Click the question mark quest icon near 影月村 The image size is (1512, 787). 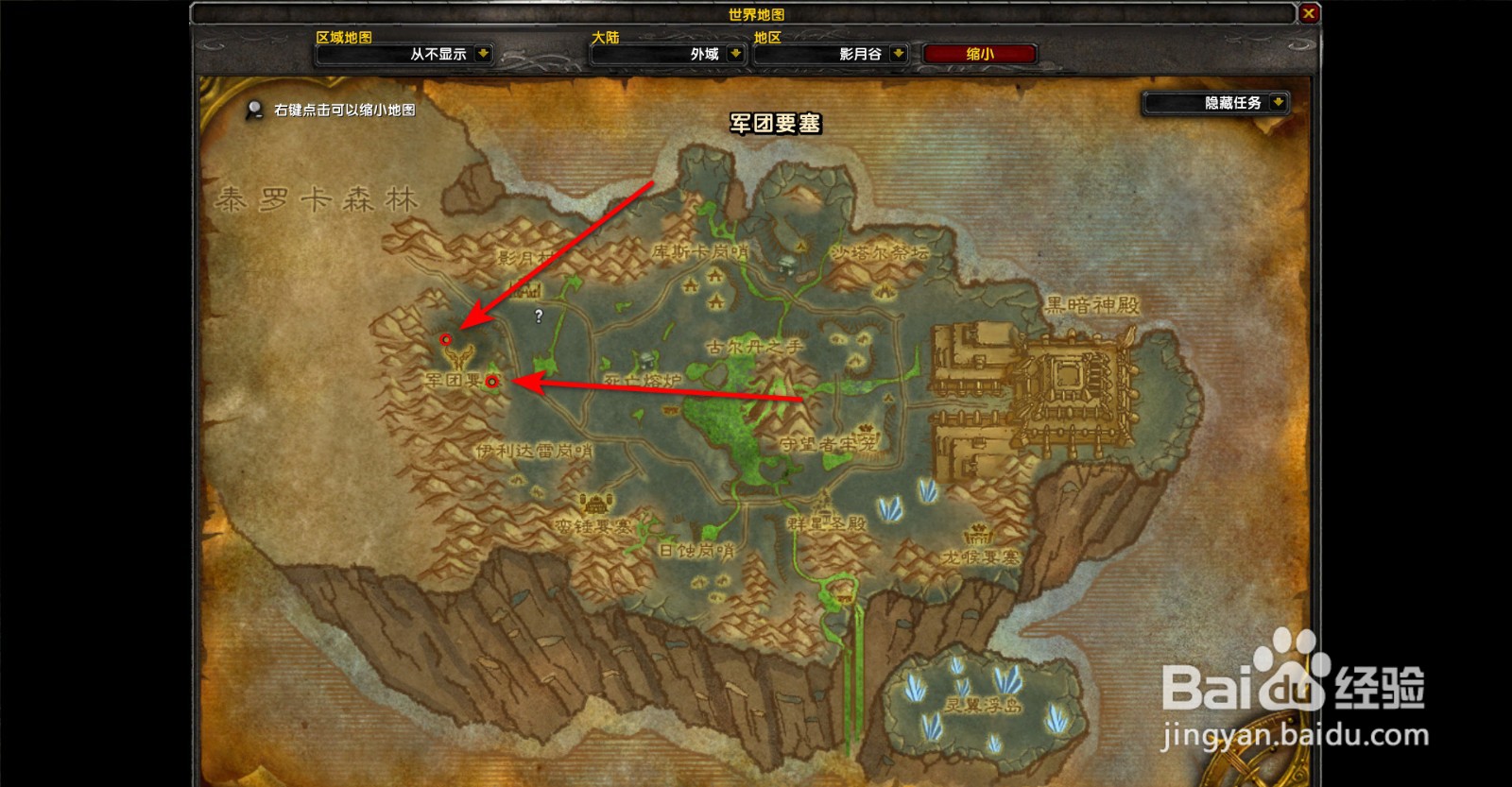539,316
